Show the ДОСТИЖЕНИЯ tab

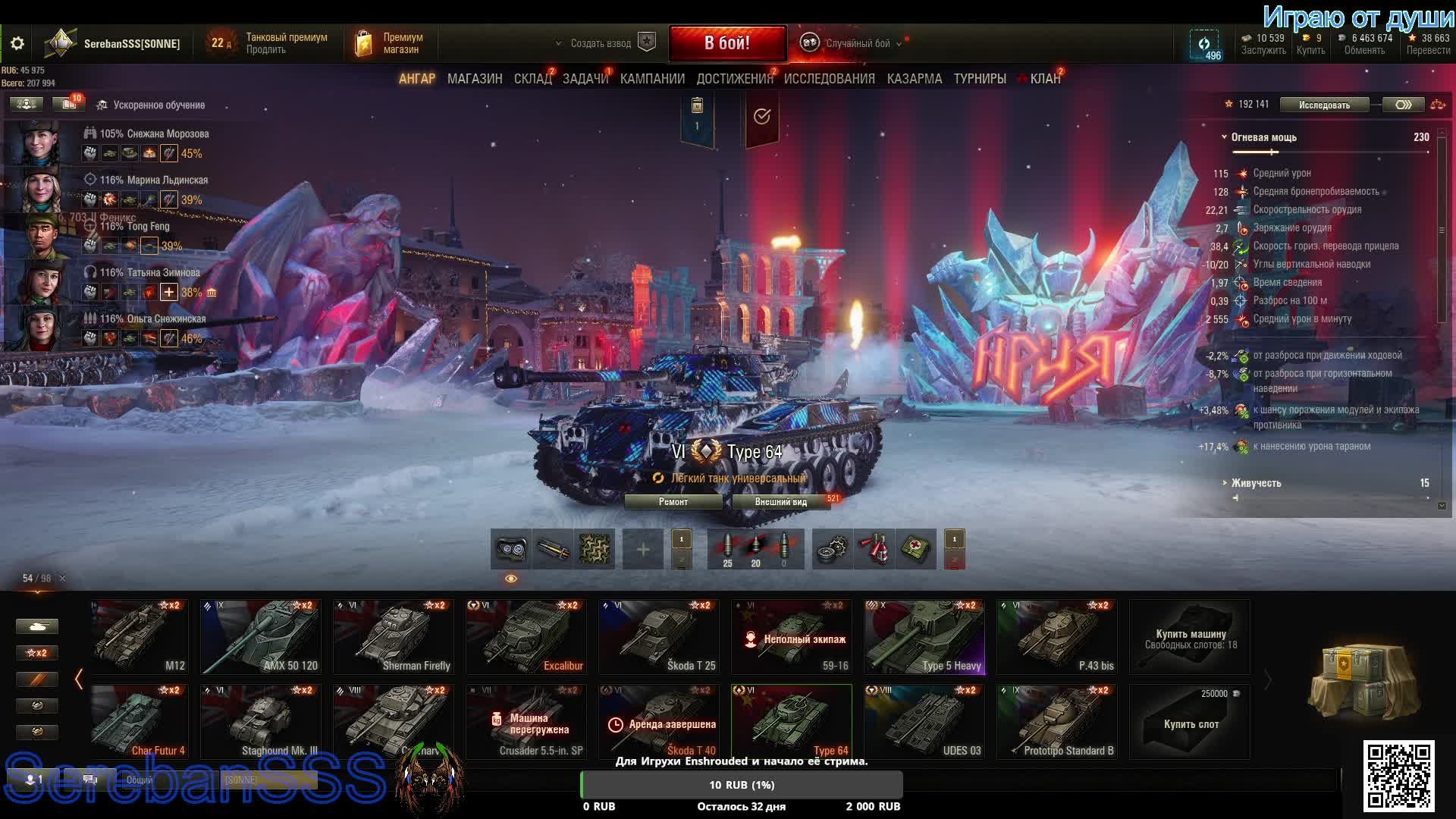coord(733,79)
